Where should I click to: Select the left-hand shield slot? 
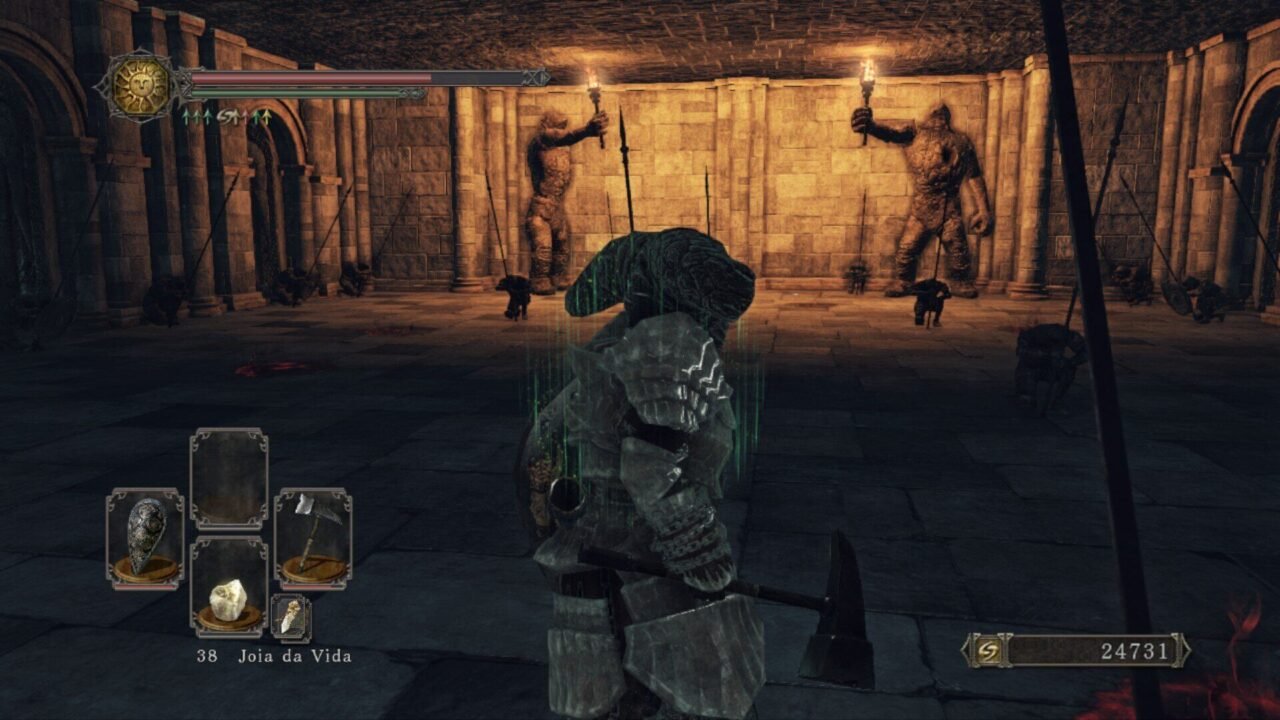pyautogui.click(x=145, y=538)
